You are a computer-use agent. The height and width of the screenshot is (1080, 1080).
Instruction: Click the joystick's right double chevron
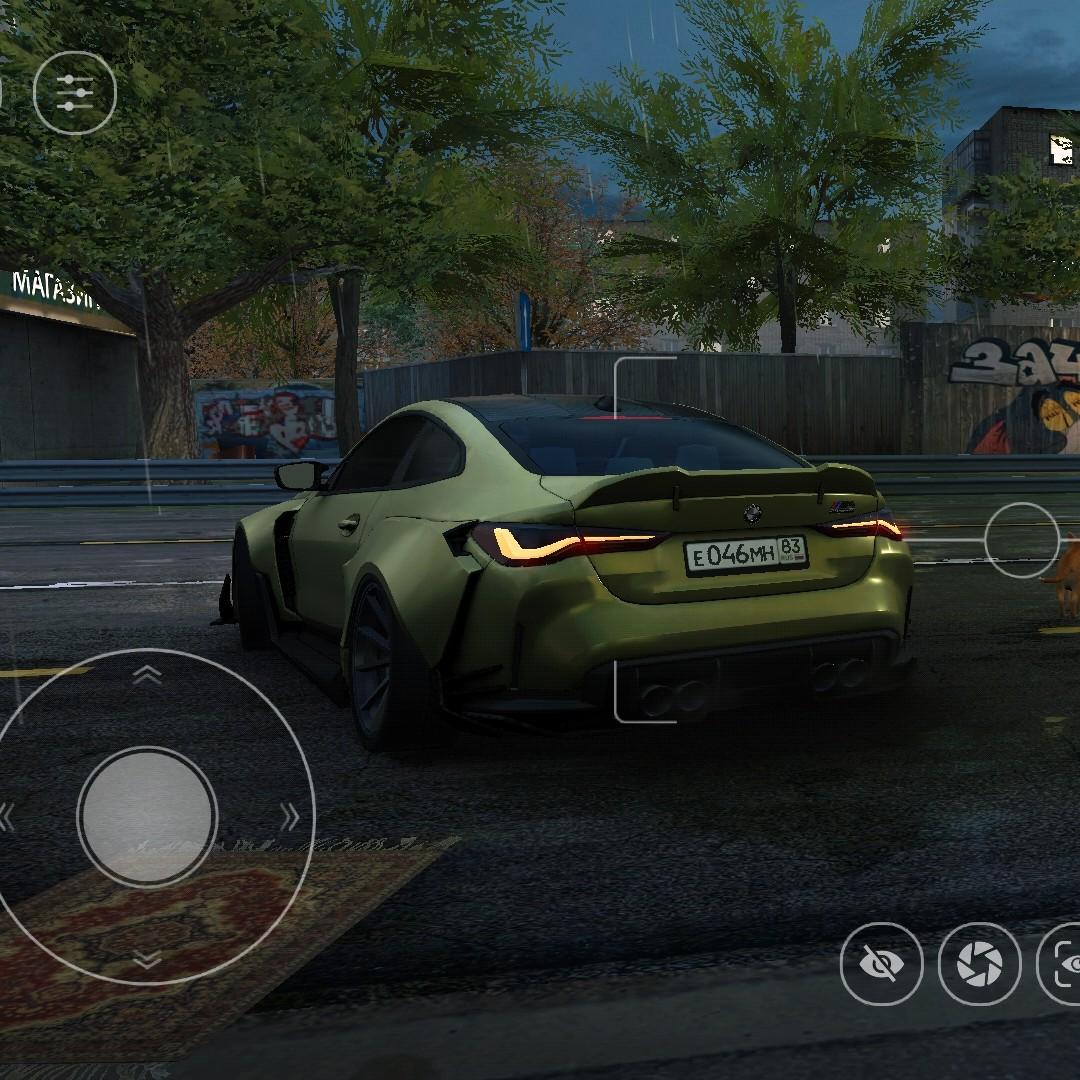pos(290,817)
